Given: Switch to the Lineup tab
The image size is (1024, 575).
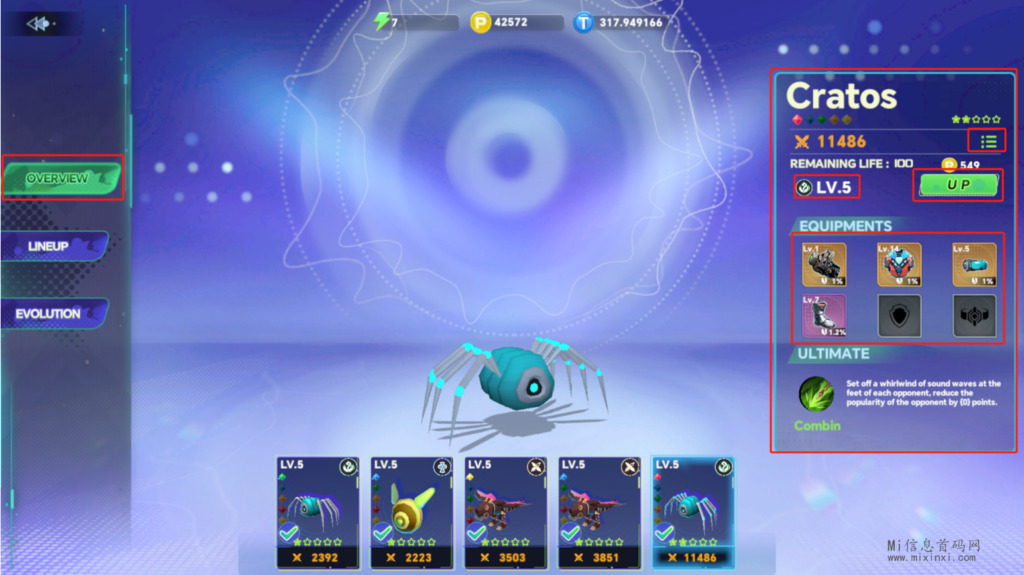Looking at the screenshot, I should click(52, 246).
